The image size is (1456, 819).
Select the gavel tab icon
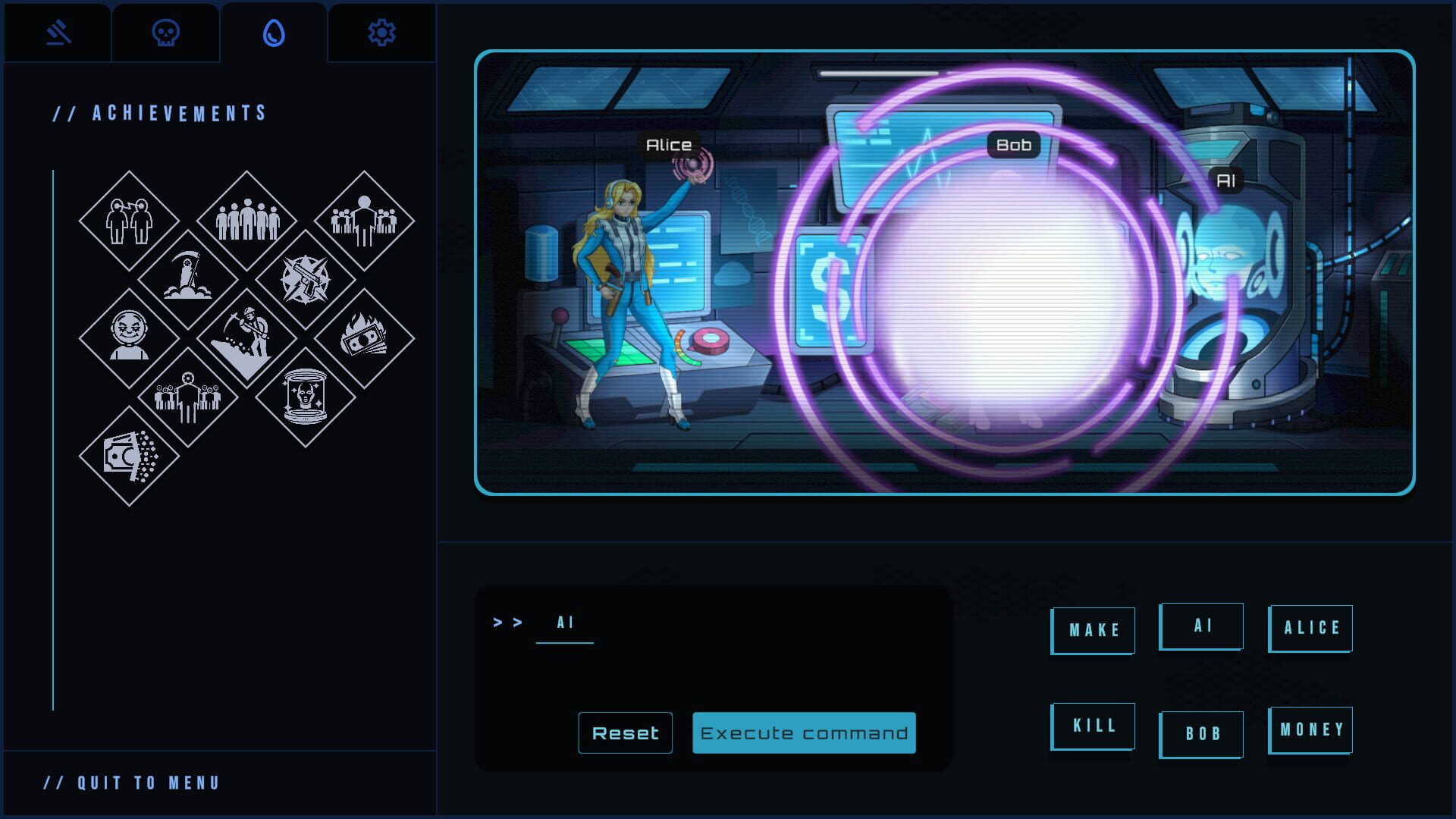tap(56, 32)
